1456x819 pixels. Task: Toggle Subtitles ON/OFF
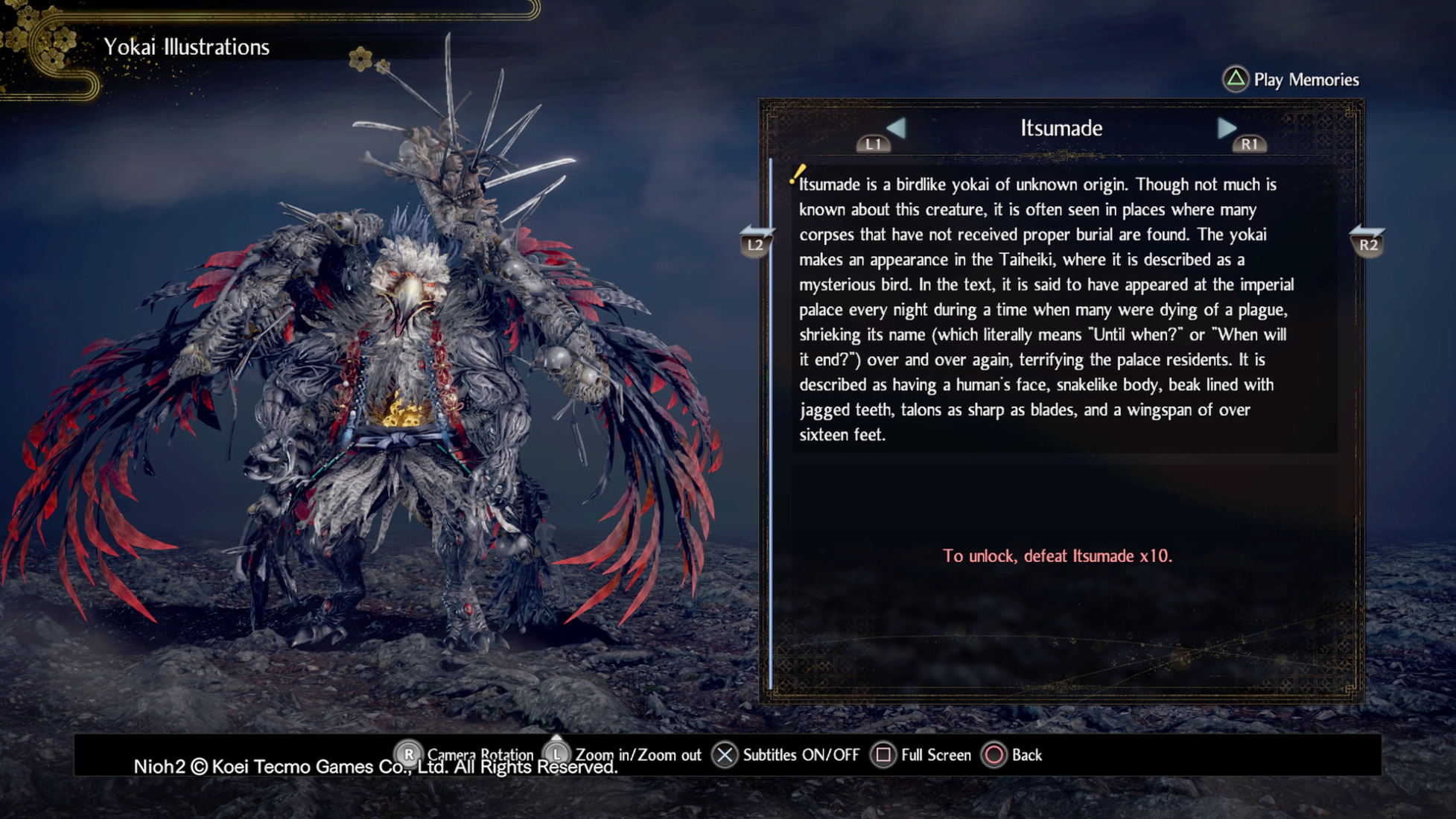[786, 755]
